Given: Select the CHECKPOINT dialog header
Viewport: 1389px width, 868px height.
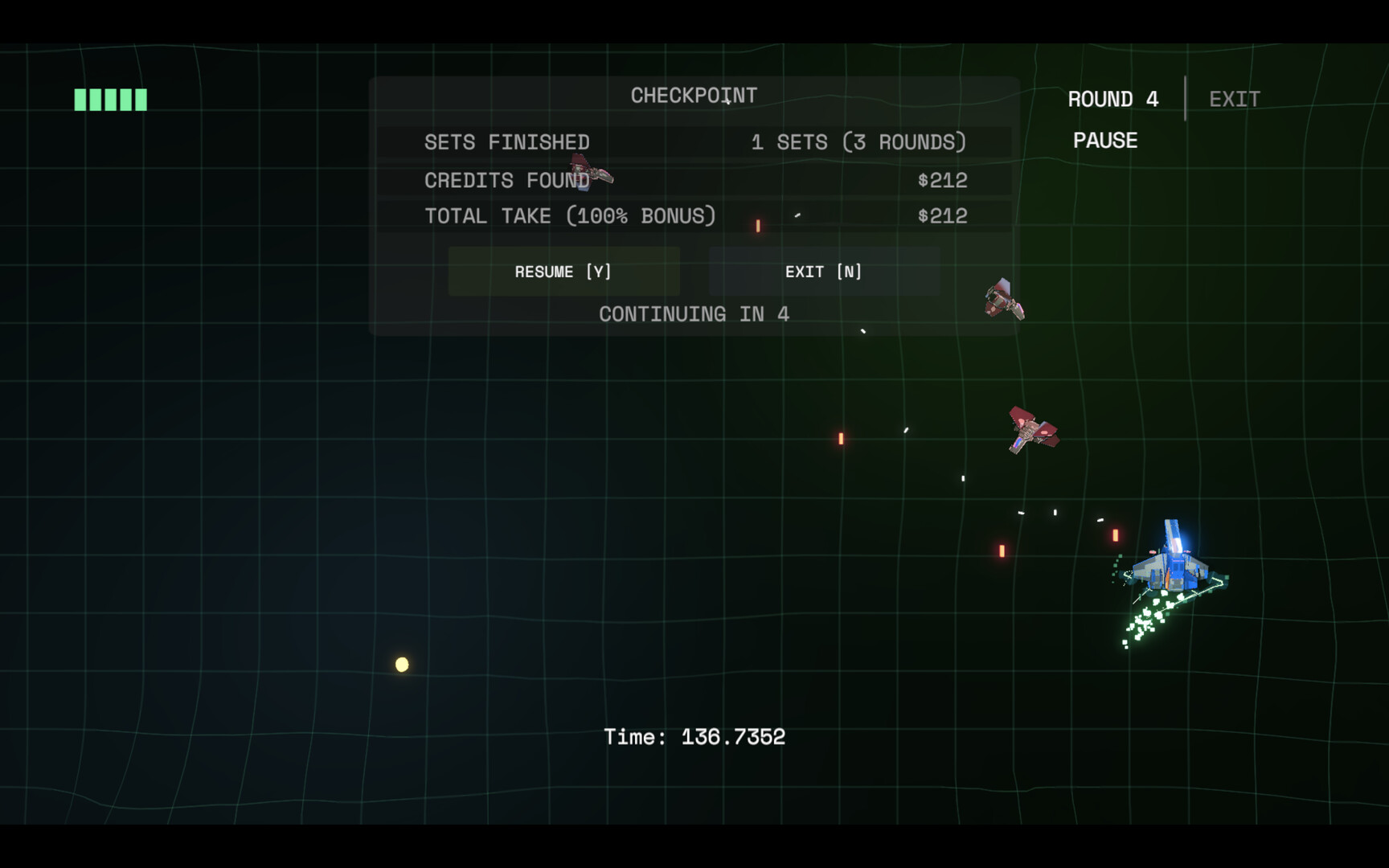Looking at the screenshot, I should (693, 94).
